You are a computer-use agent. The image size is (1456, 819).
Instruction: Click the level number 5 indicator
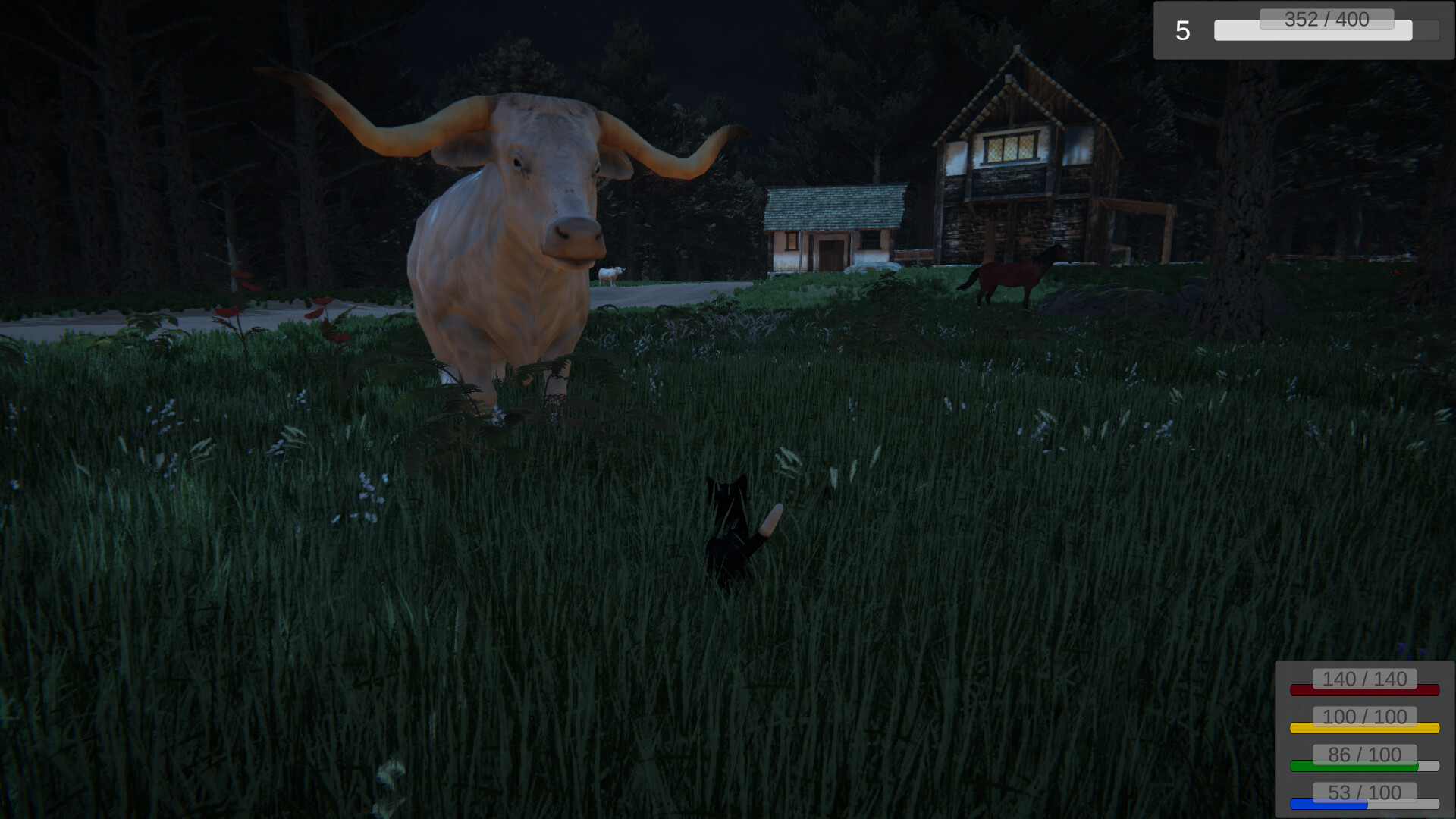pos(1181,30)
